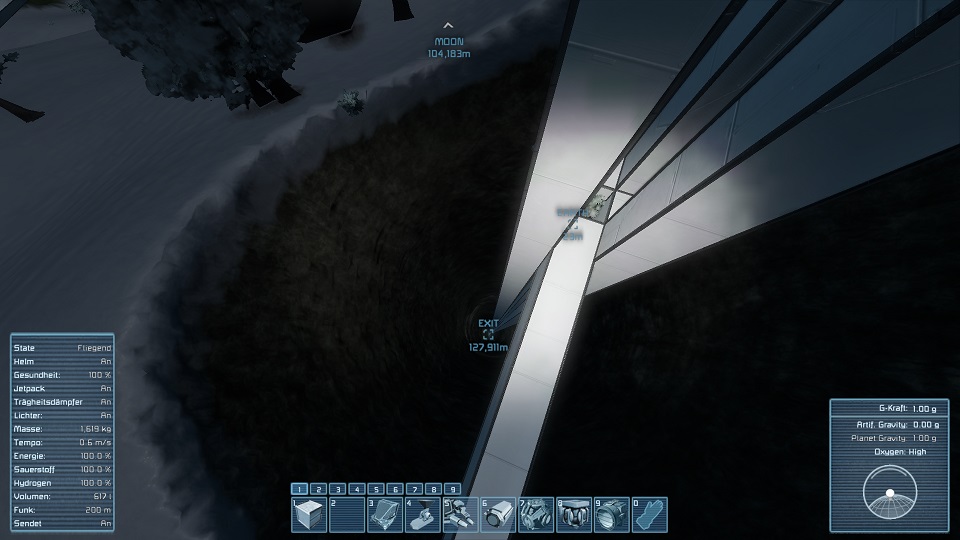
Task: Switch to toolbar page 1
Action: click(300, 489)
